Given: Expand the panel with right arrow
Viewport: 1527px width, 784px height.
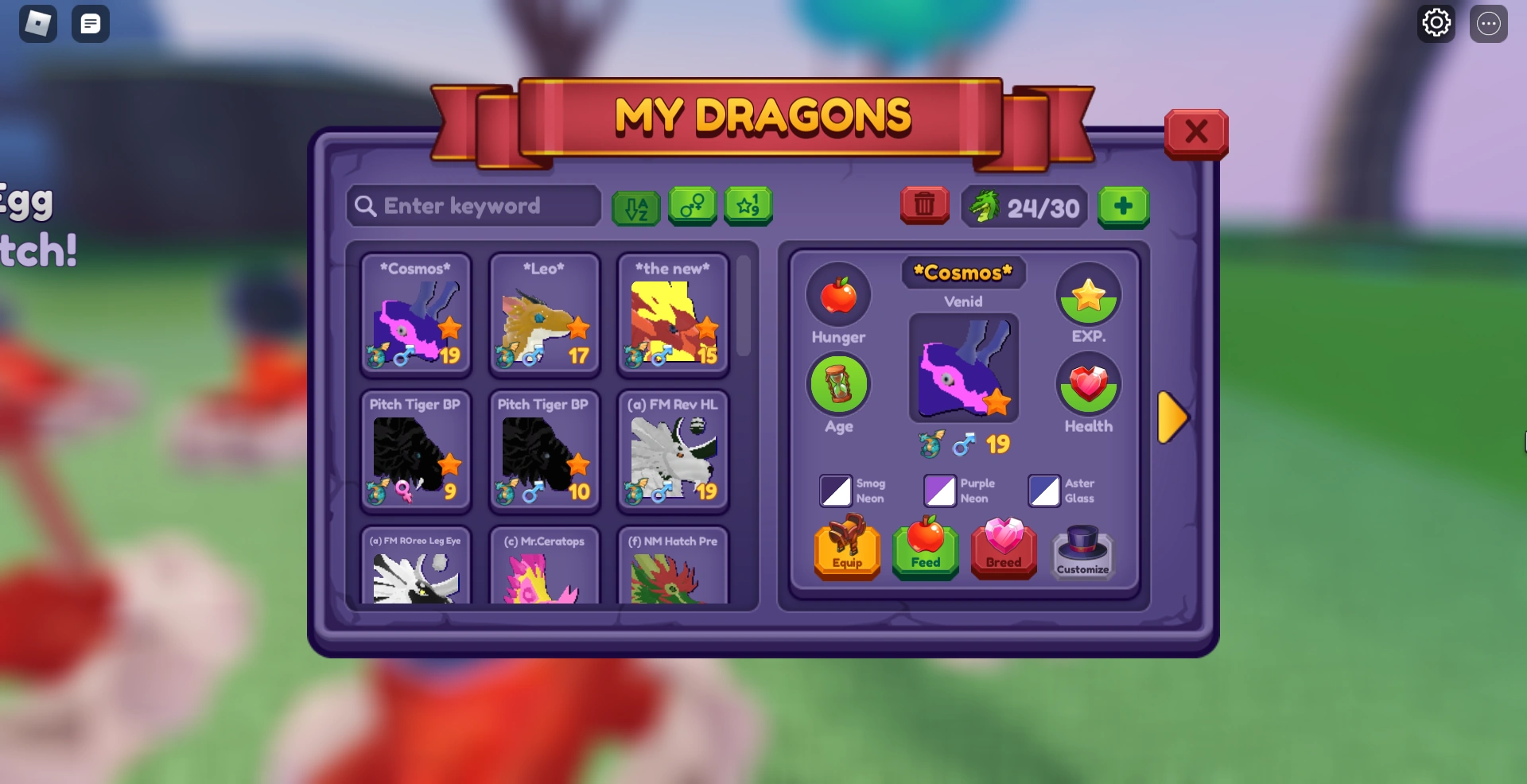Looking at the screenshot, I should tap(1172, 416).
